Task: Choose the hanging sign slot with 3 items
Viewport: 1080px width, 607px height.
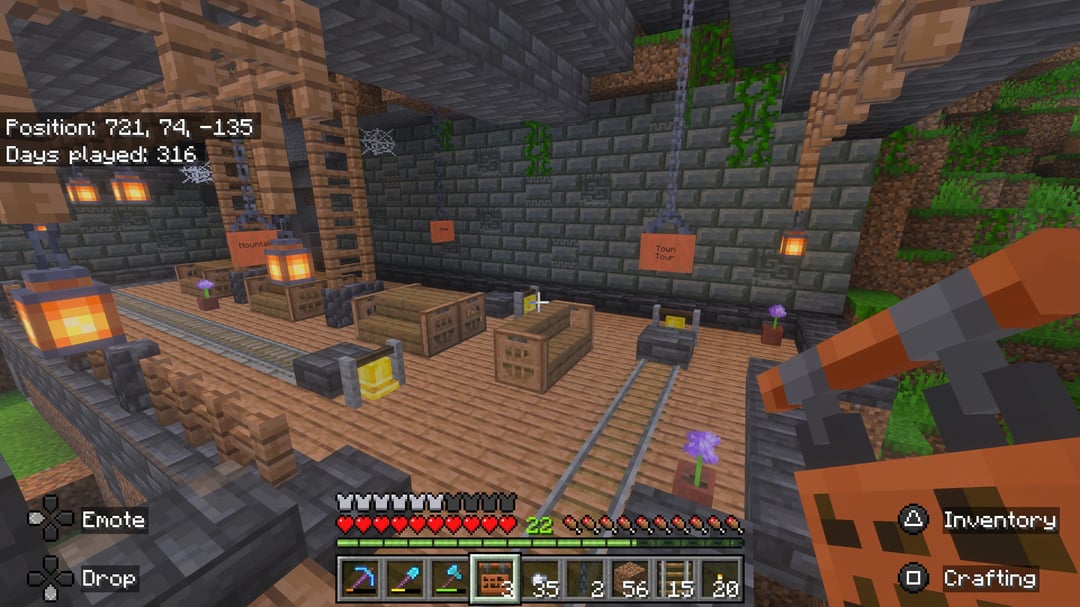Action: click(x=494, y=579)
